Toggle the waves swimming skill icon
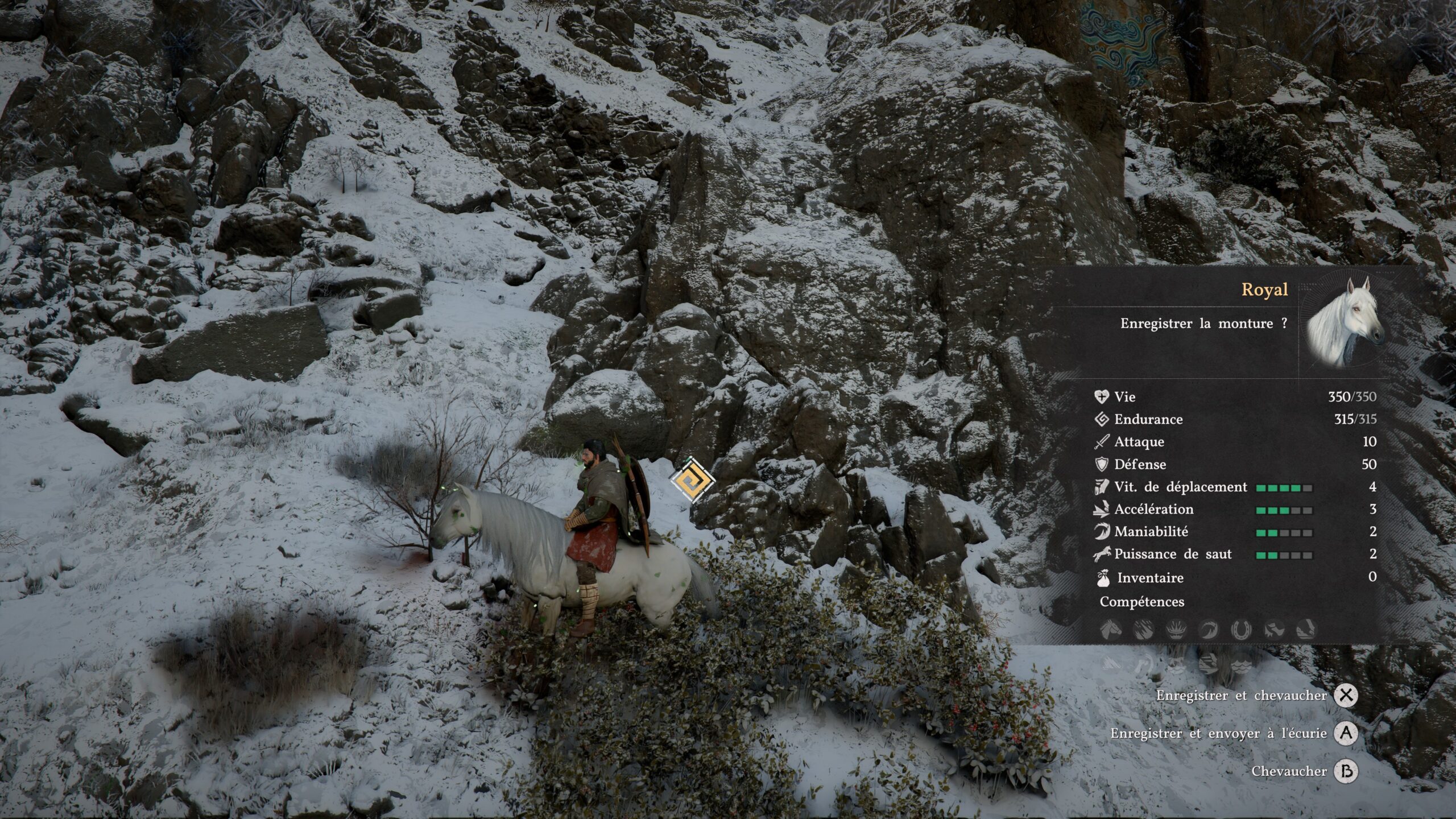Viewport: 1456px width, 819px height. point(1240,665)
